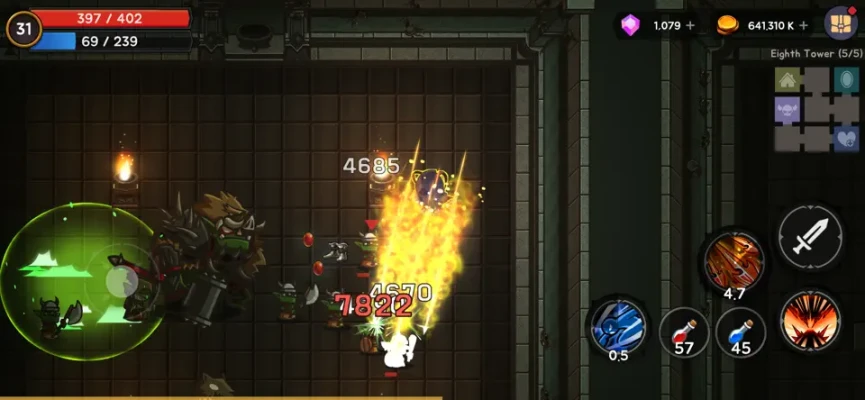This screenshot has height=400, width=865.
Task: Cast the orange explosion burst skill
Action: [810, 320]
